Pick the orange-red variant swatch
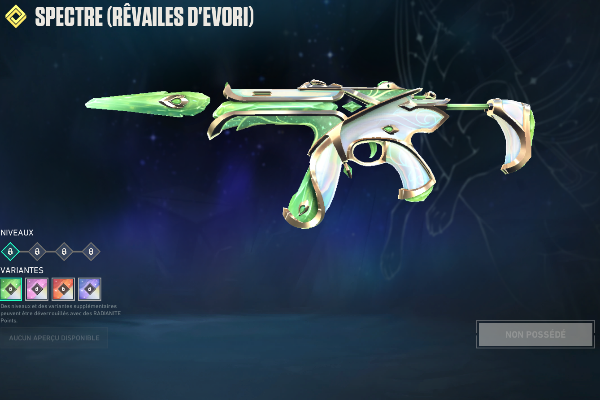Screen dimensions: 600x400 coord(63,288)
